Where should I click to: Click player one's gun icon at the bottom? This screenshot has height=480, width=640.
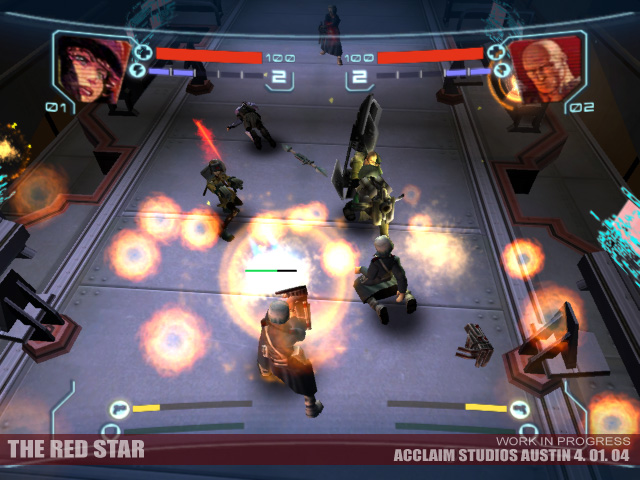120,408
